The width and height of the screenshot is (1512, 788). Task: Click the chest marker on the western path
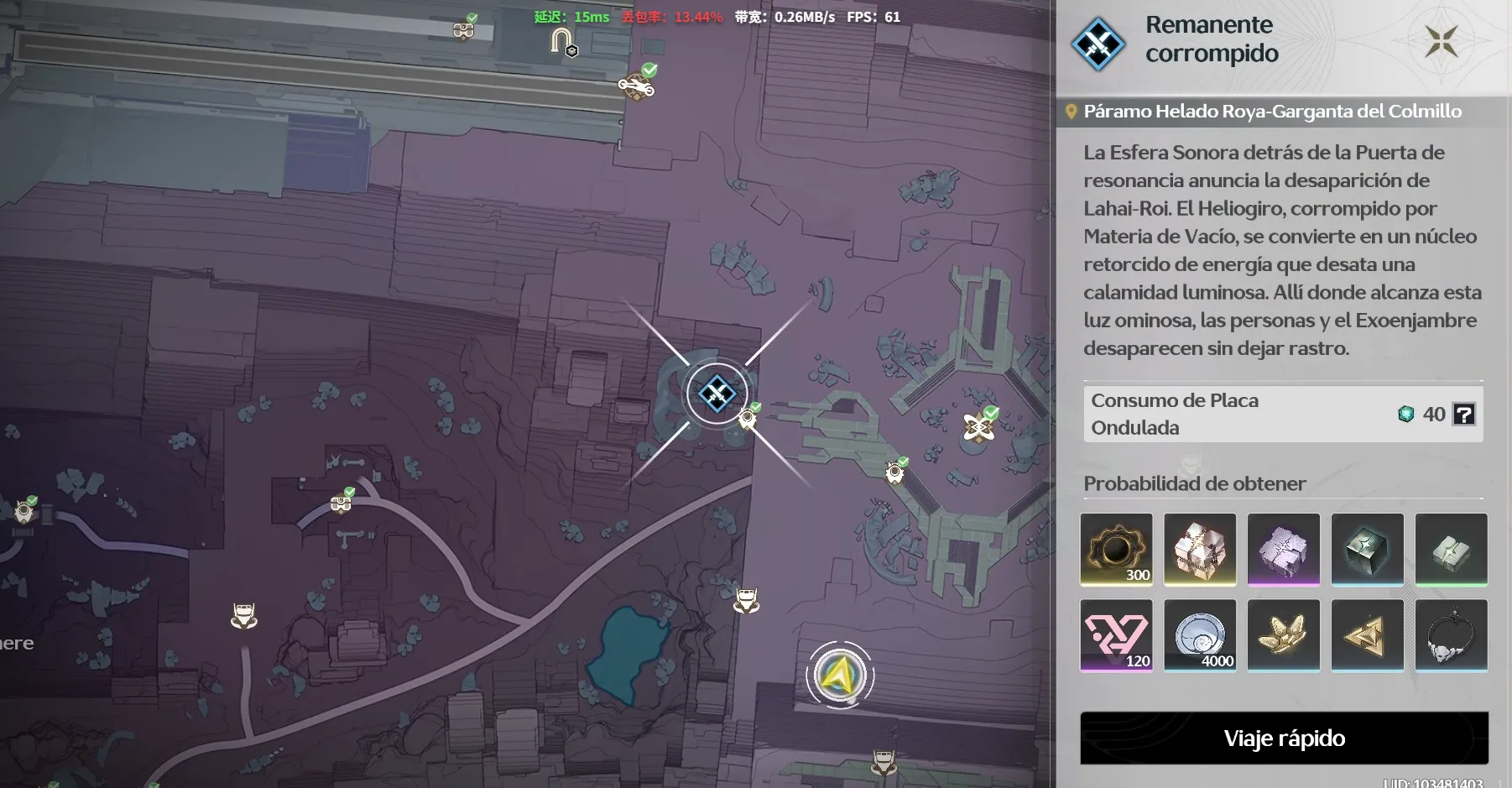tap(340, 504)
